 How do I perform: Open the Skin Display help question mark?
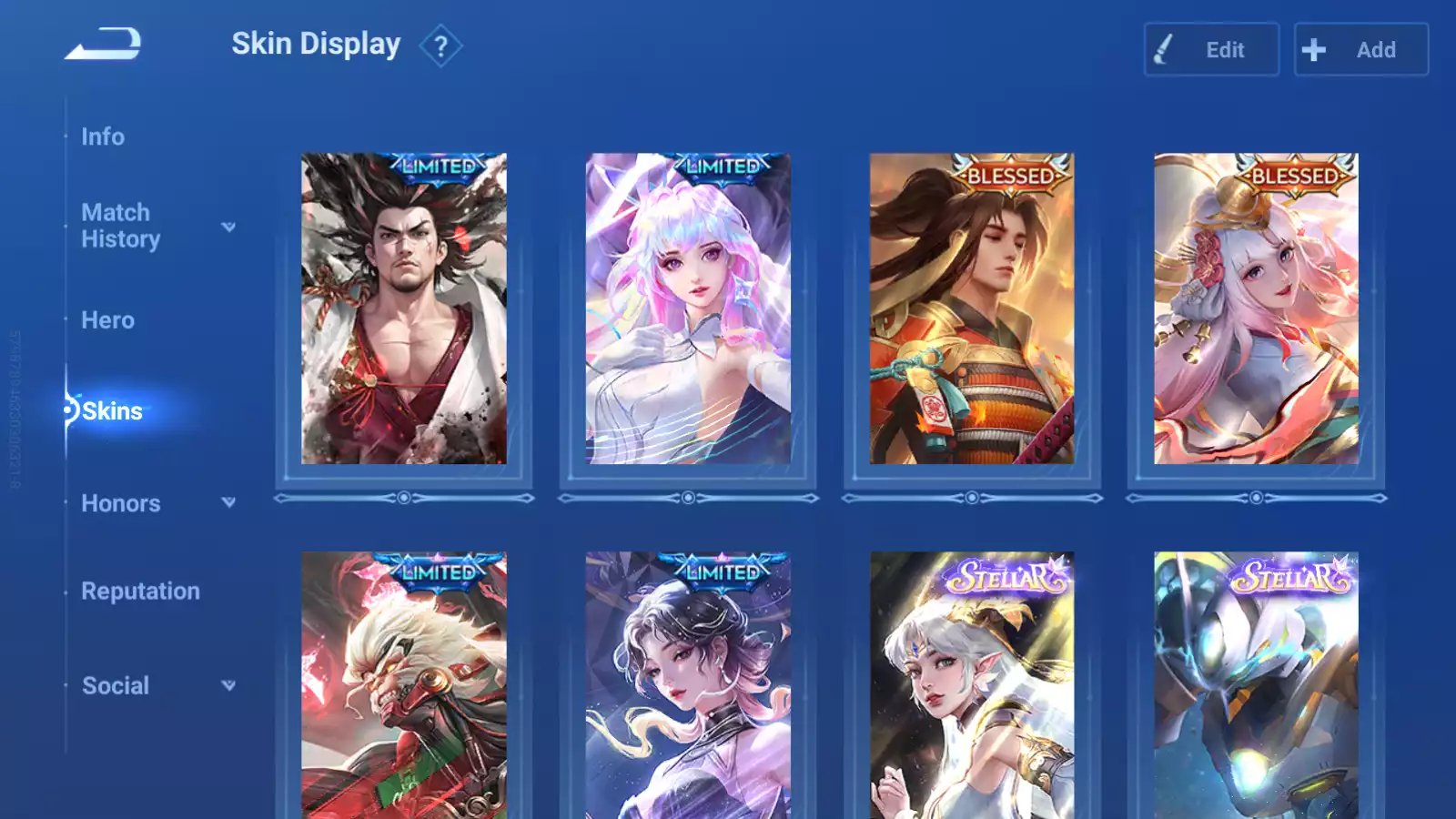click(x=440, y=46)
